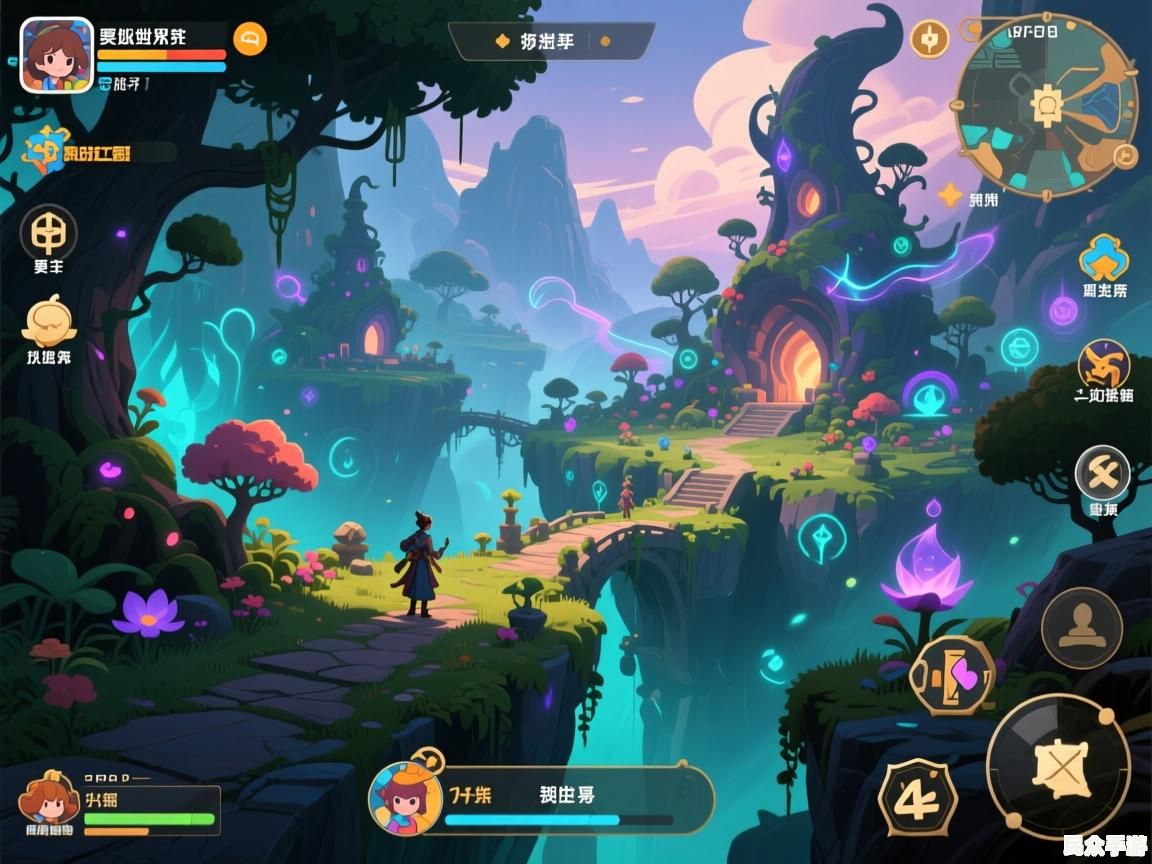
Task: Tap the brown silhouette round button
Action: pos(1081,628)
